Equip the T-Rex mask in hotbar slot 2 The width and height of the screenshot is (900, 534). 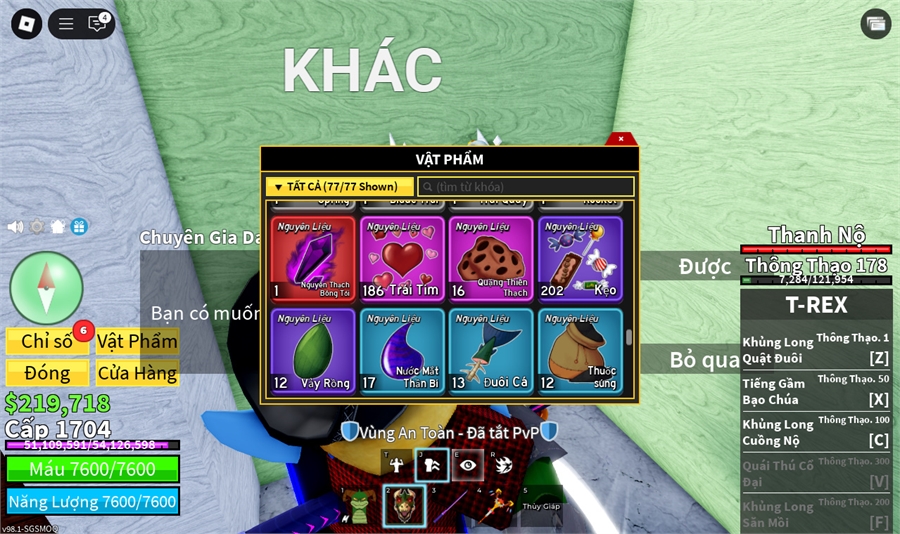404,506
